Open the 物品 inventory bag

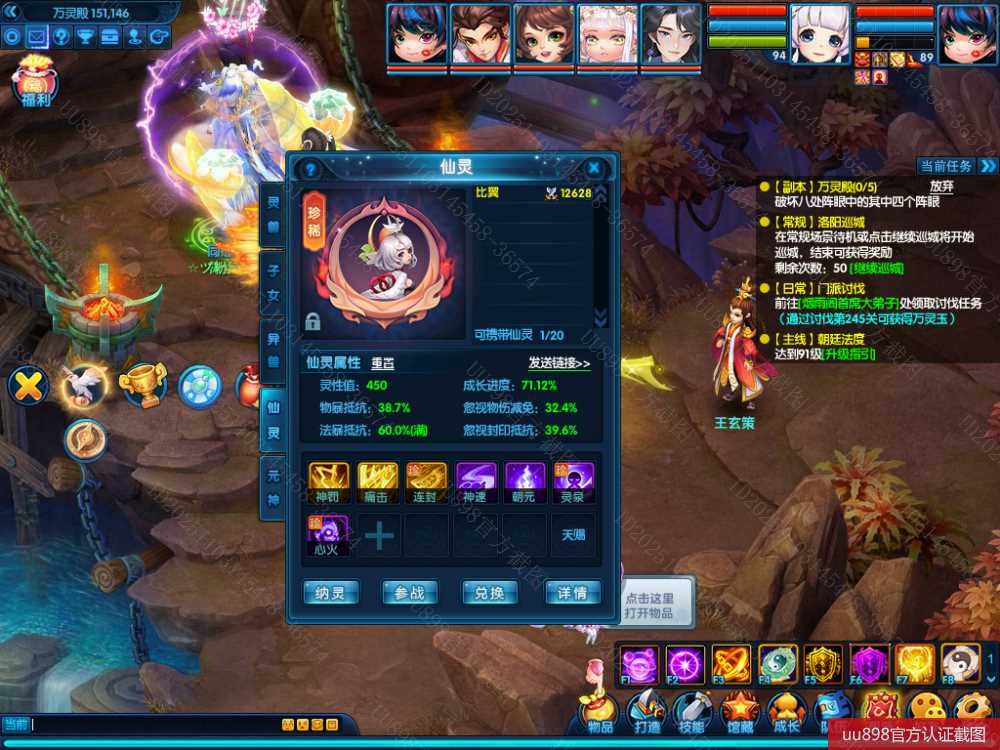600,712
